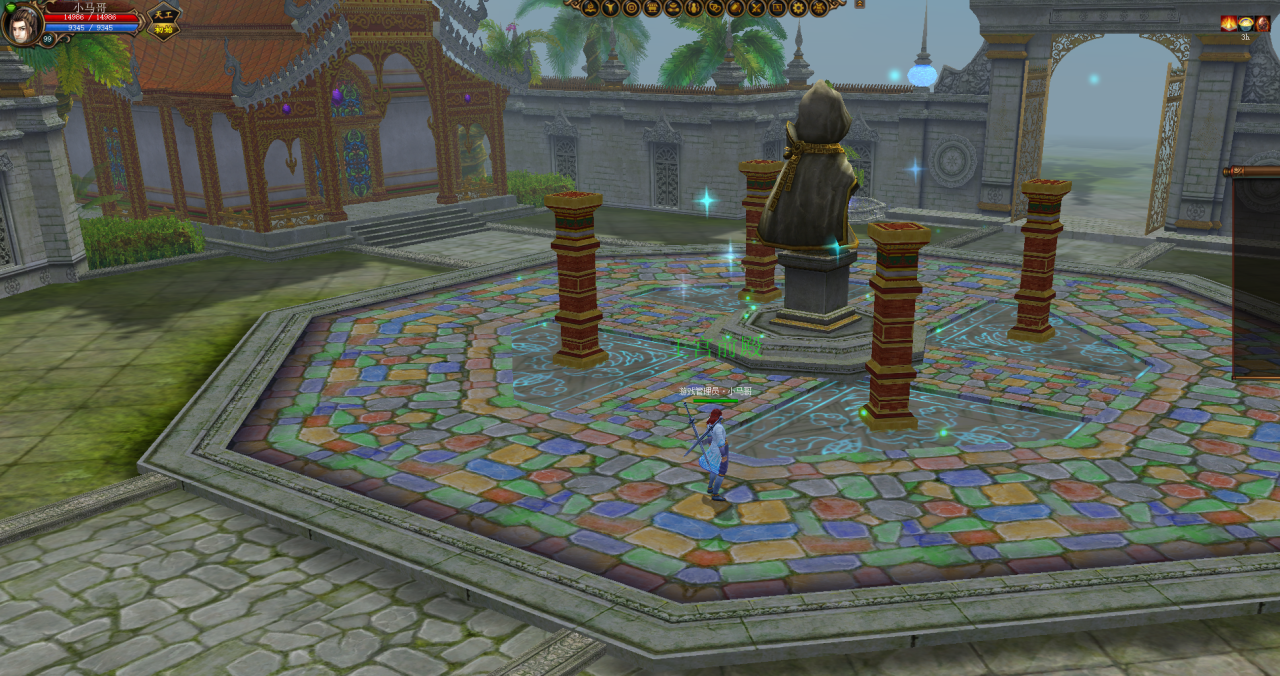Open the twin hearts social icon

pos(715,8)
